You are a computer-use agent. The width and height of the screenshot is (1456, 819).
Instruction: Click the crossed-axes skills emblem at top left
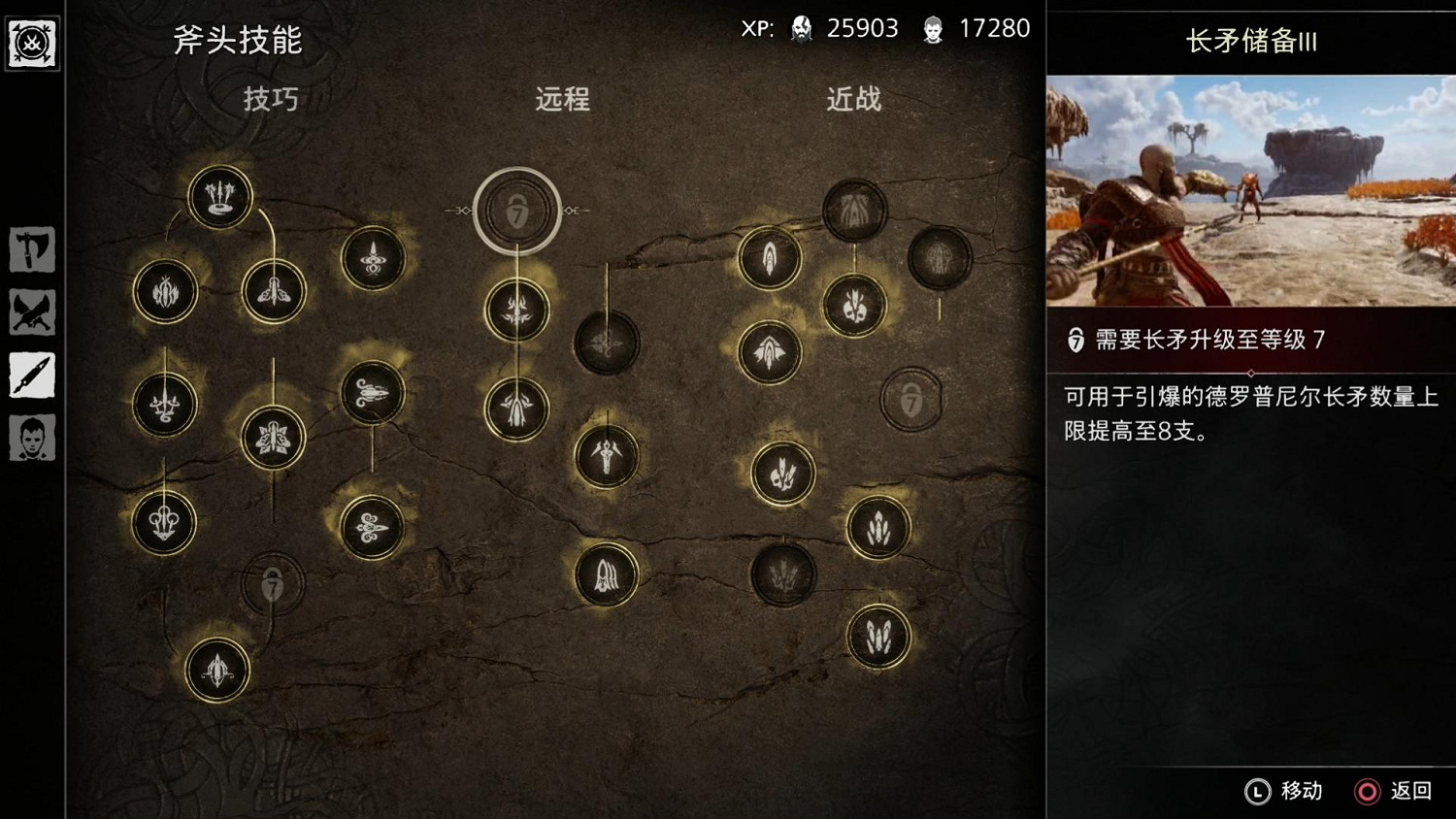[x=32, y=43]
